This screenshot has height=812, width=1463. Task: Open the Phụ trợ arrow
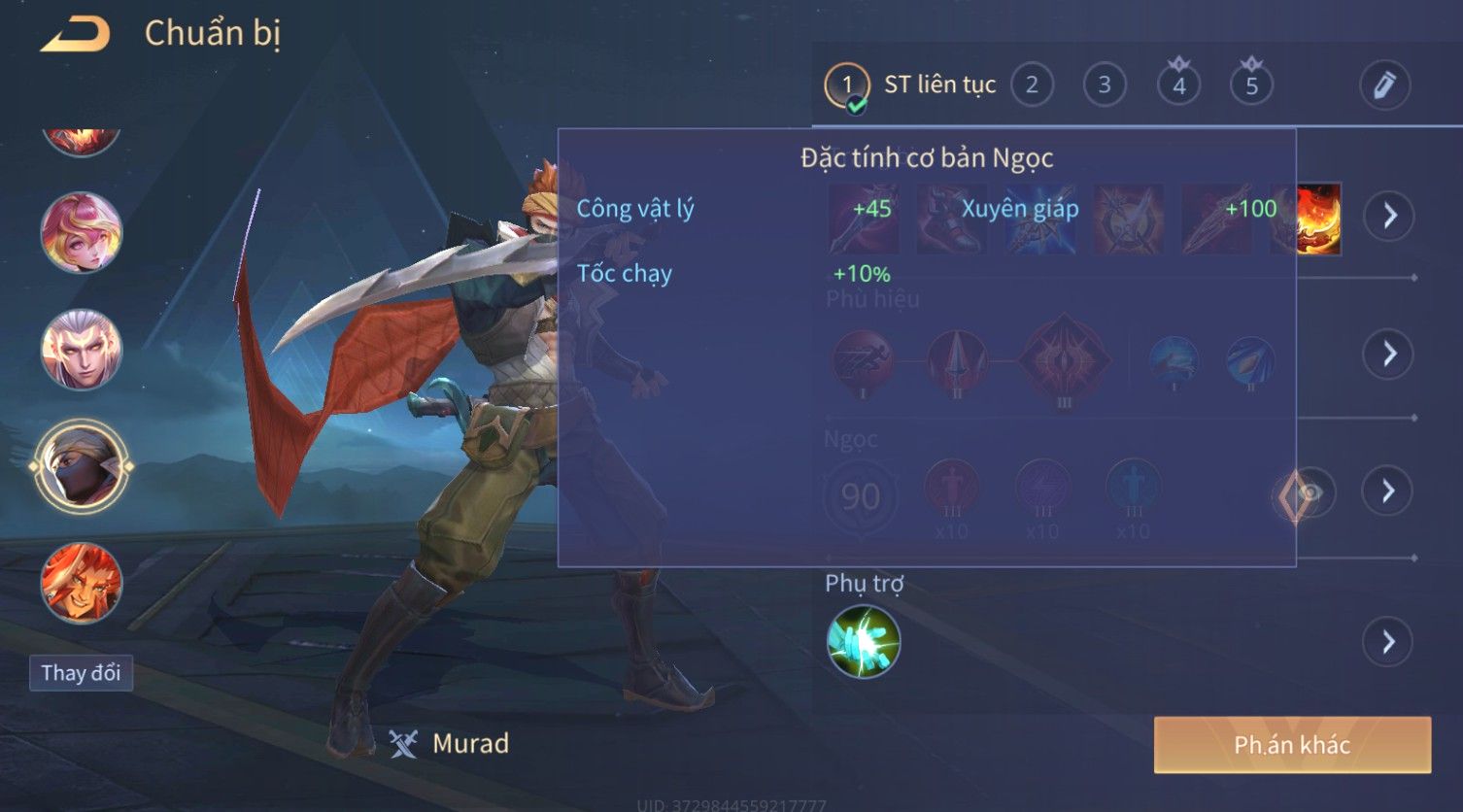1389,642
